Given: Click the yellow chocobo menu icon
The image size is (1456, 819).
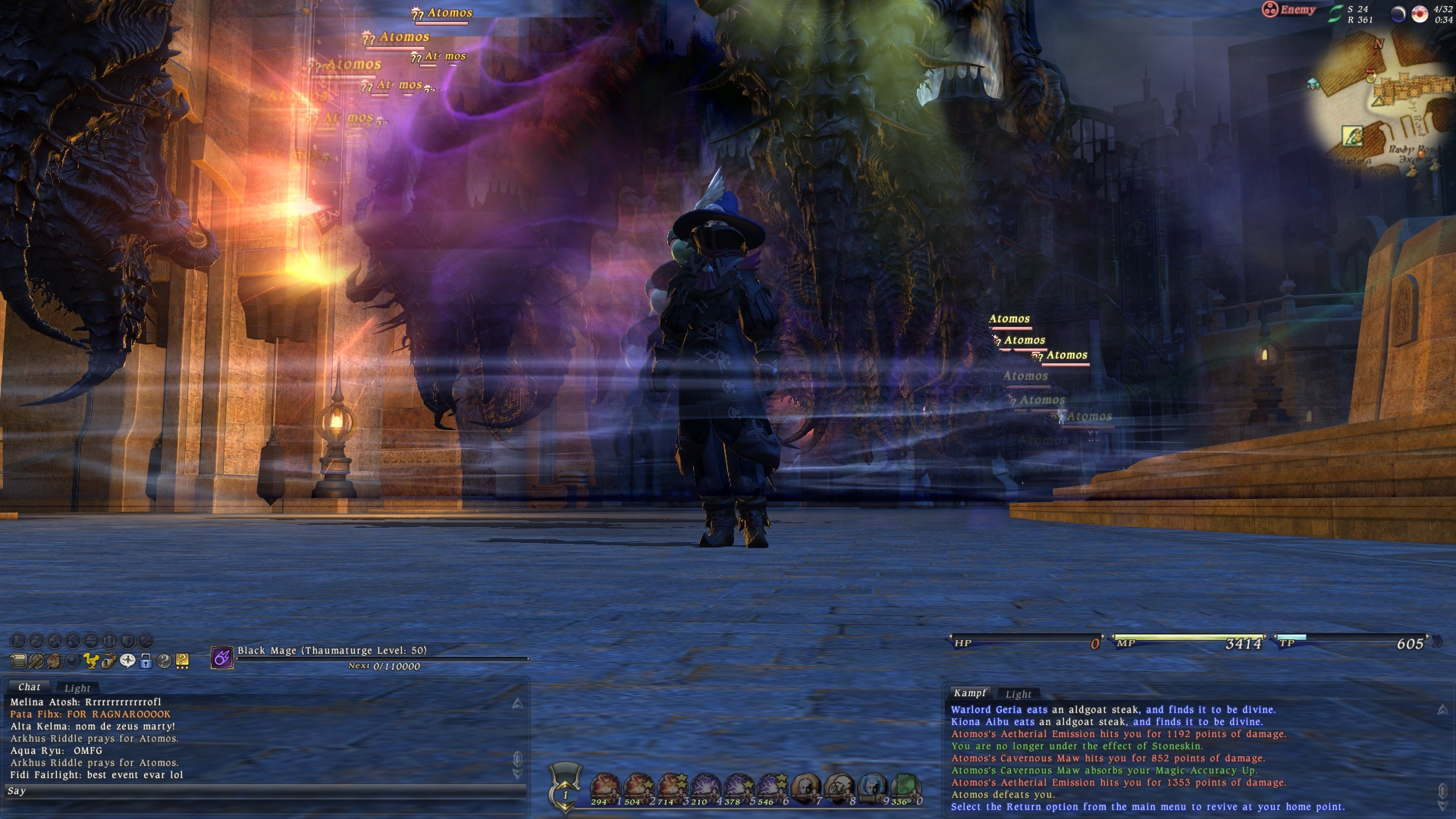Looking at the screenshot, I should (x=90, y=661).
